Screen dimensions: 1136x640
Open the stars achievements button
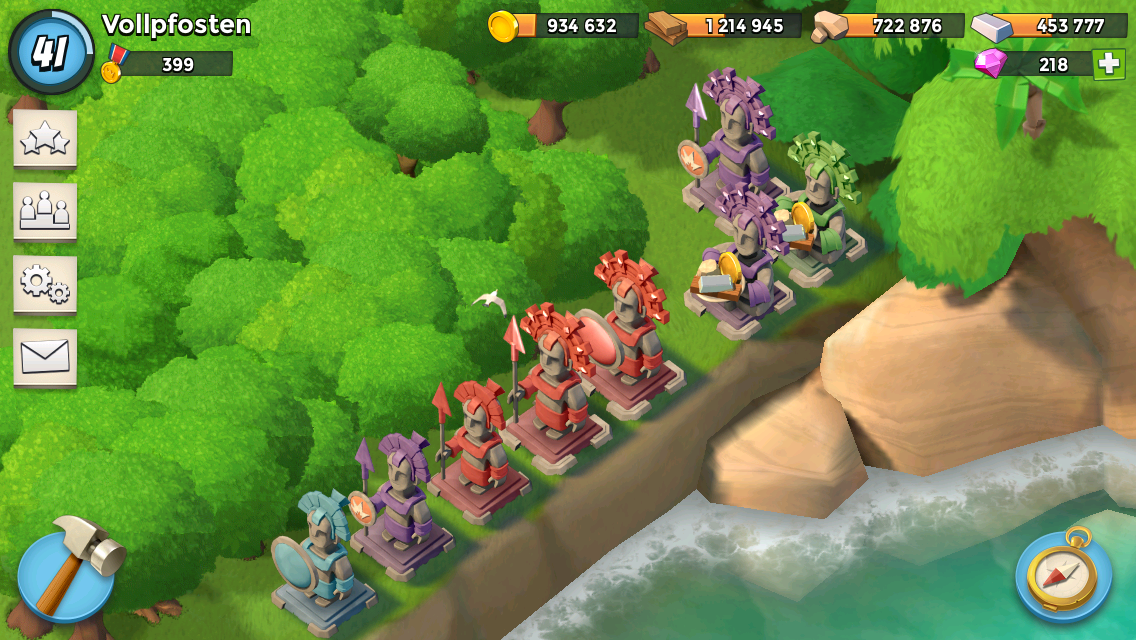click(x=45, y=139)
